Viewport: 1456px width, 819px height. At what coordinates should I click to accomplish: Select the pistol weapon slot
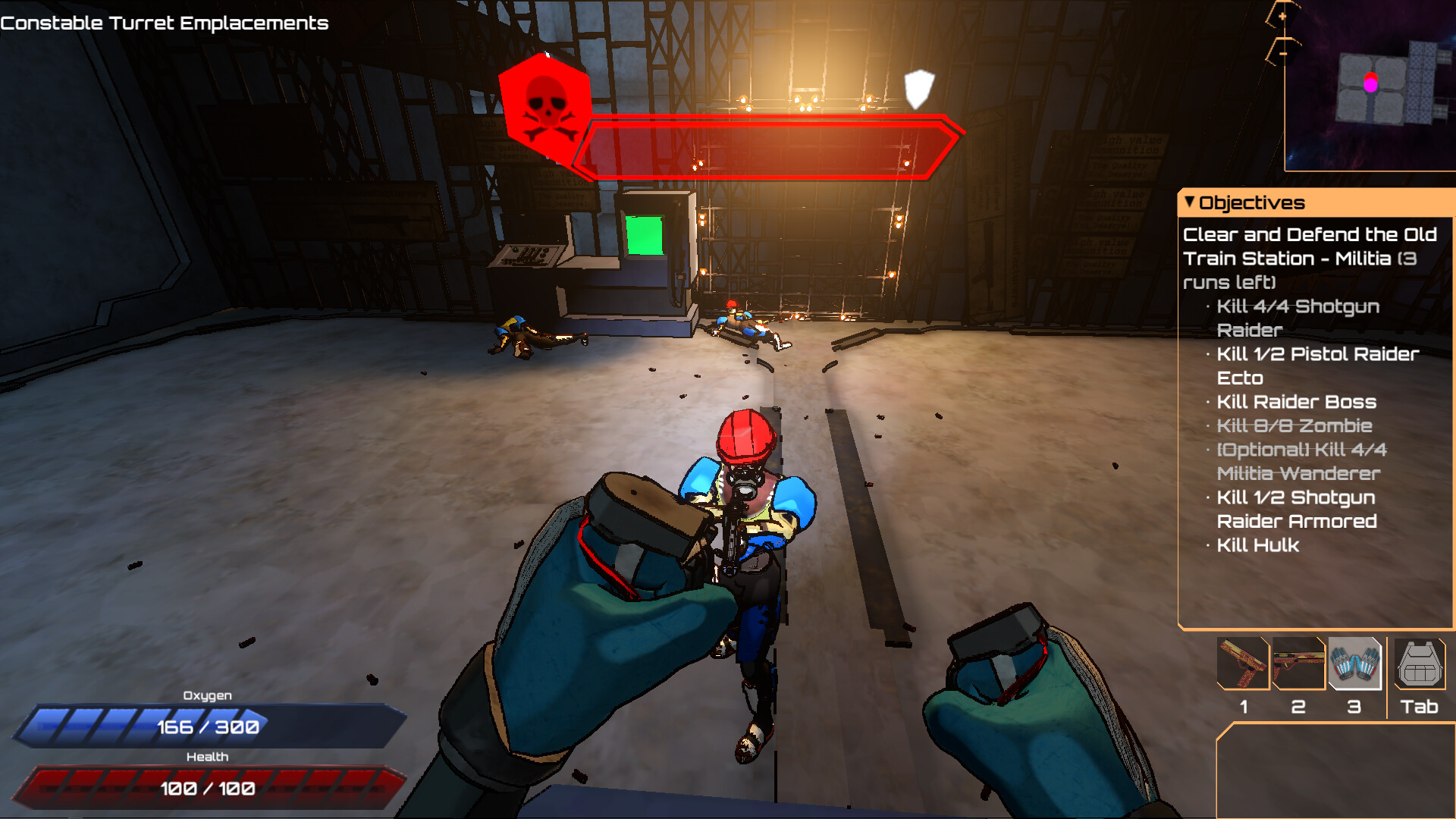point(1243,664)
